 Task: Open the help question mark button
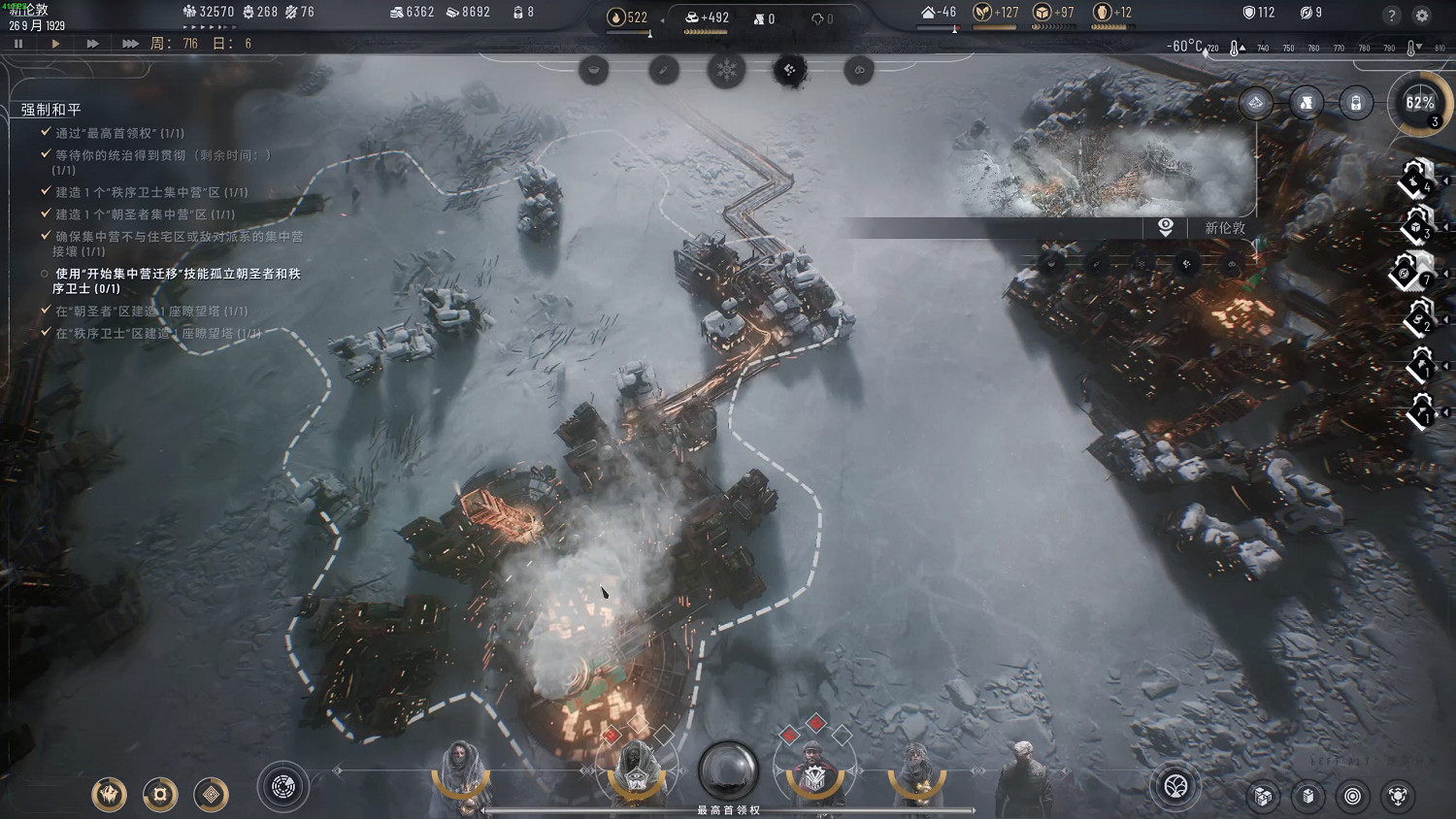[x=1392, y=16]
